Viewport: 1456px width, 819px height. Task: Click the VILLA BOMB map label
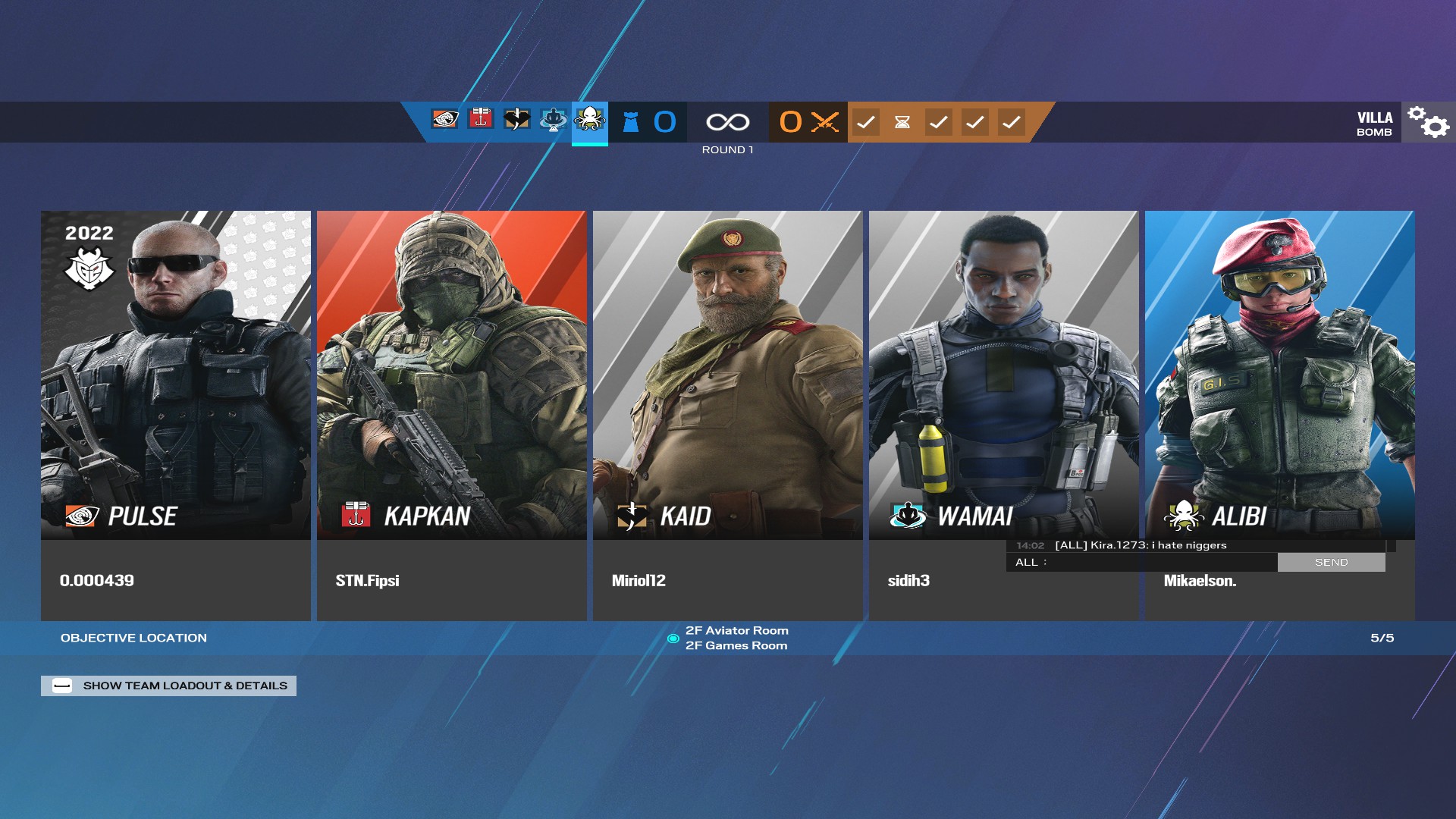tap(1375, 124)
